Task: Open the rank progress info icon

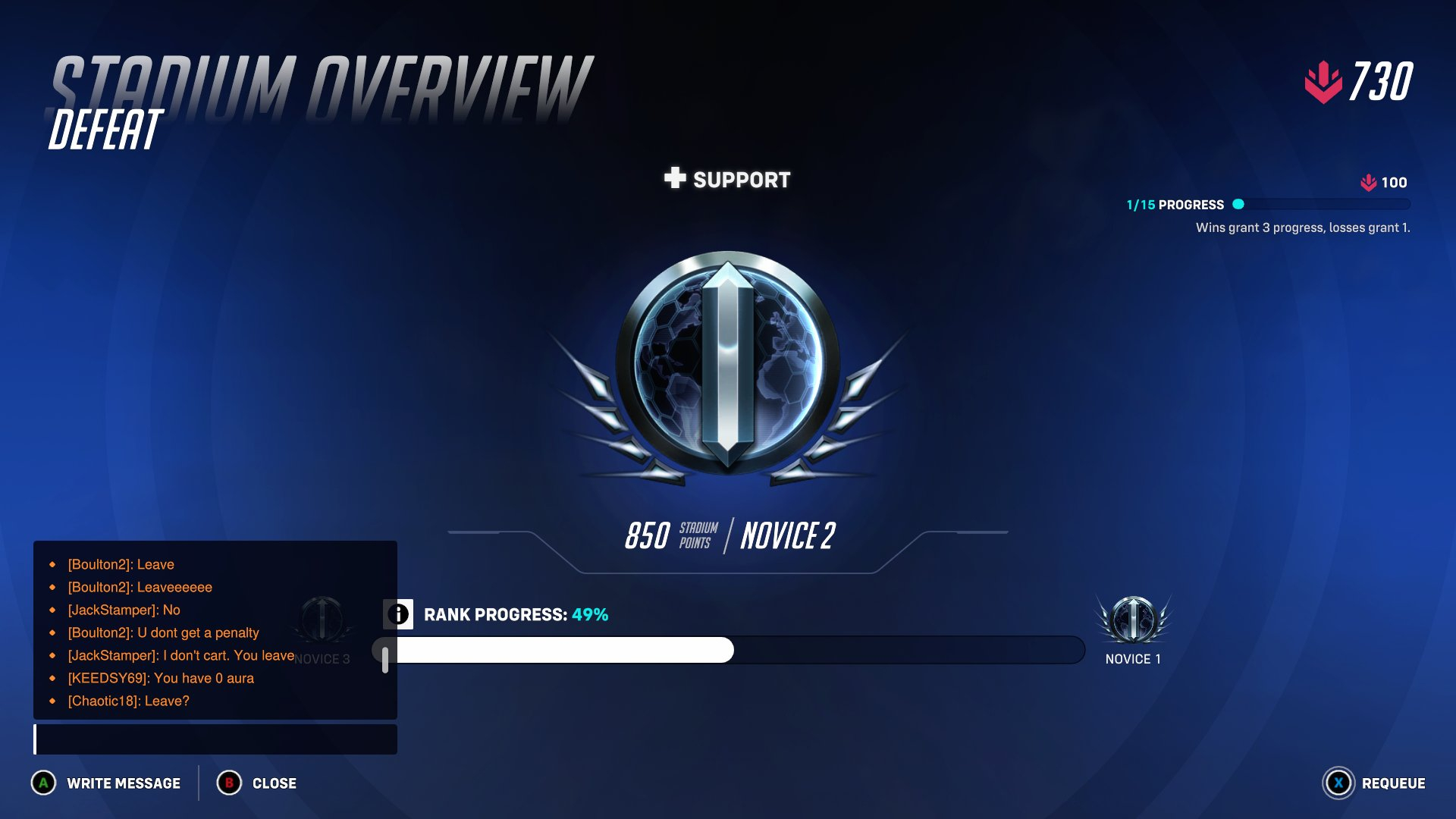Action: (x=398, y=614)
